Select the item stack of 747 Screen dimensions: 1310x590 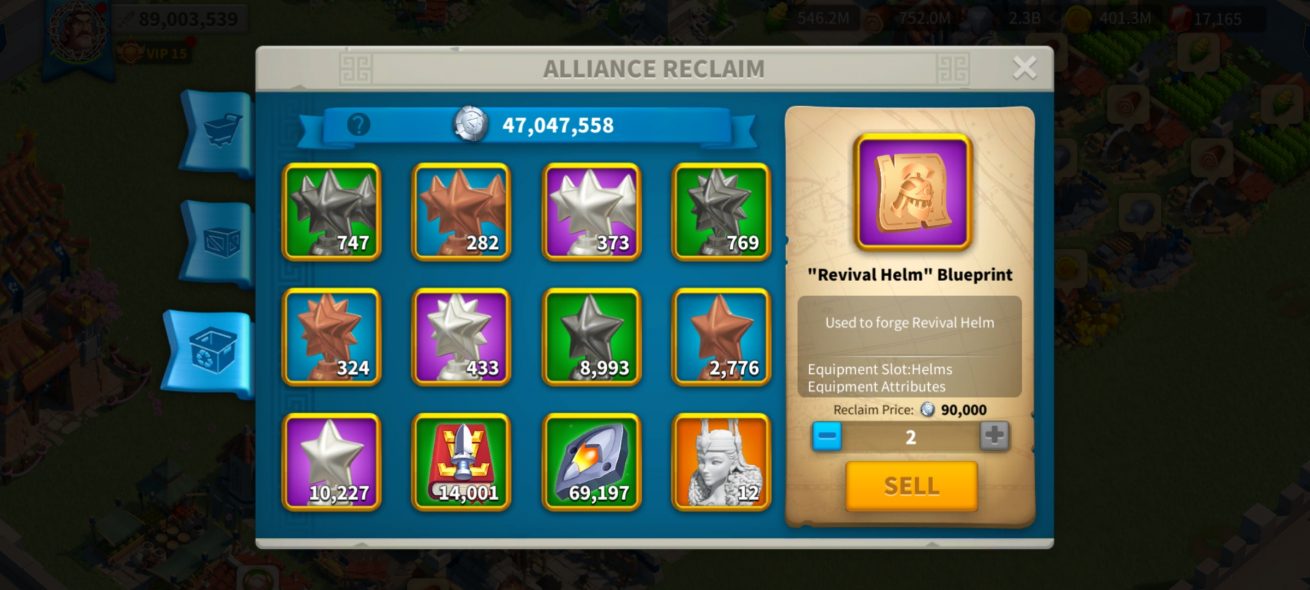(x=332, y=212)
